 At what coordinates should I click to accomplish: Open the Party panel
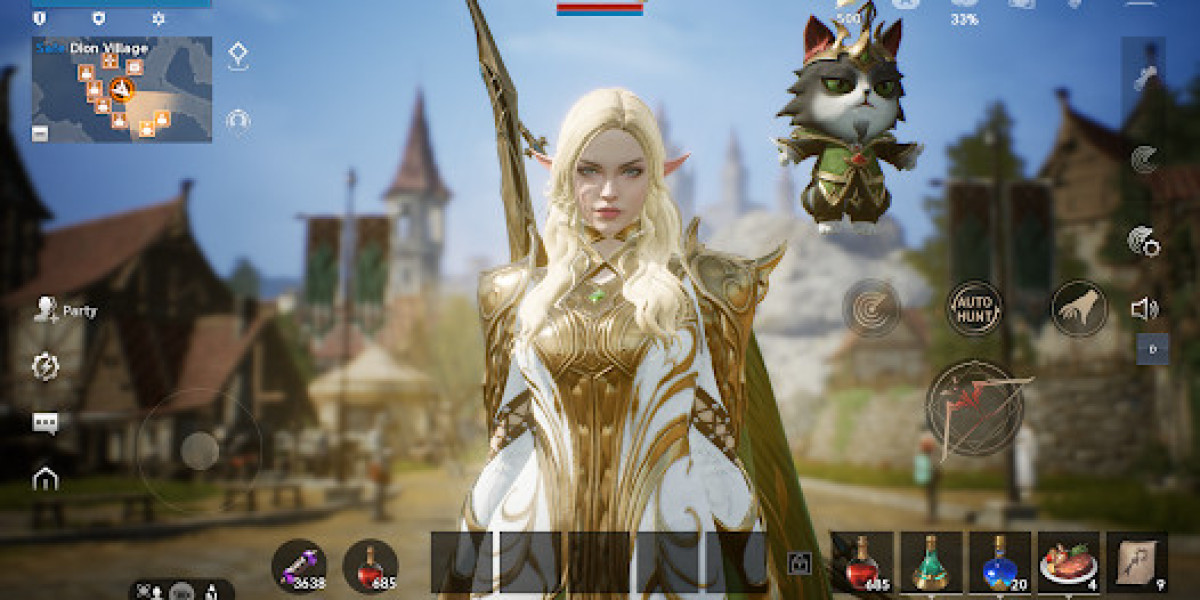click(x=66, y=310)
